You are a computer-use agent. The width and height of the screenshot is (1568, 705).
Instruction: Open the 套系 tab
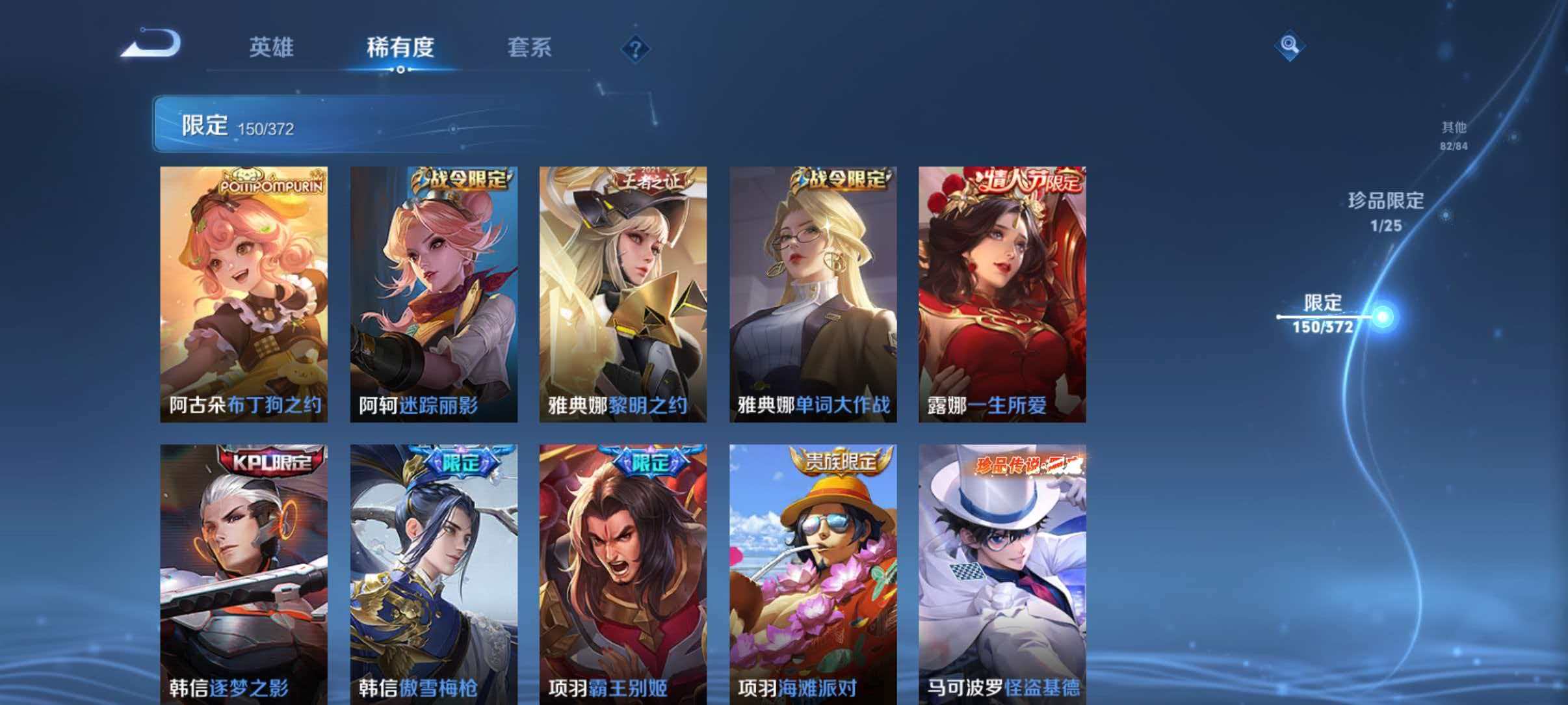(x=529, y=47)
